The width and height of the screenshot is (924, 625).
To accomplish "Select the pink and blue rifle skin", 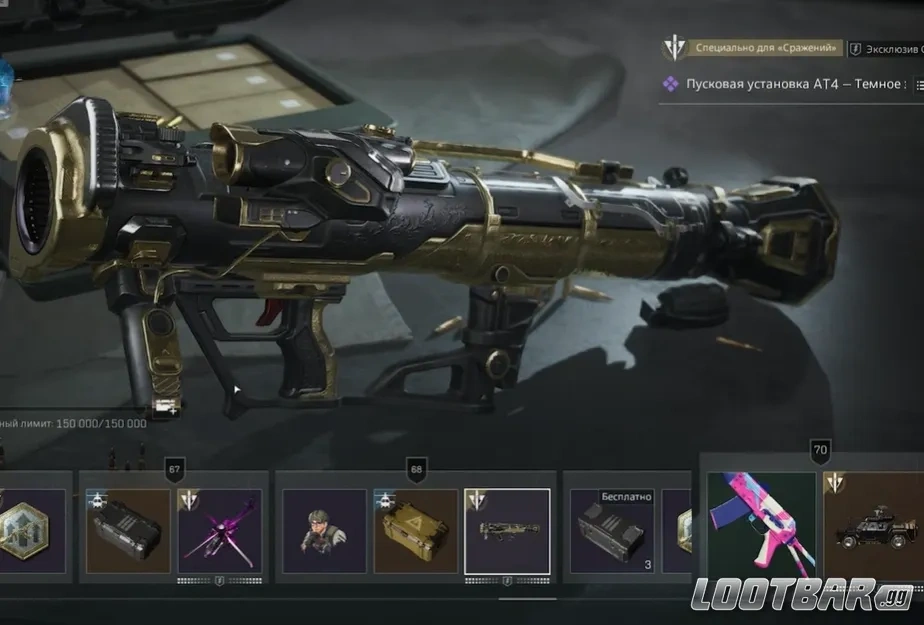I will click(762, 525).
